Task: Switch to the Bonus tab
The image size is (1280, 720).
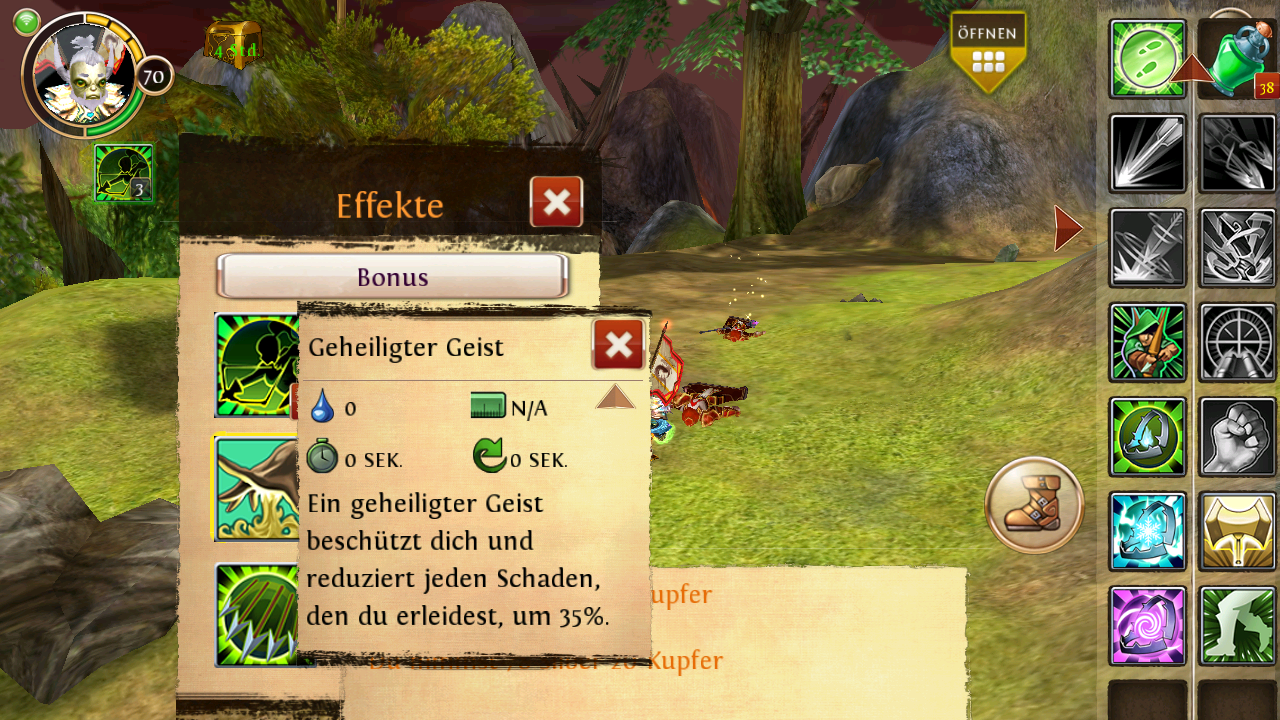Action: pos(393,277)
